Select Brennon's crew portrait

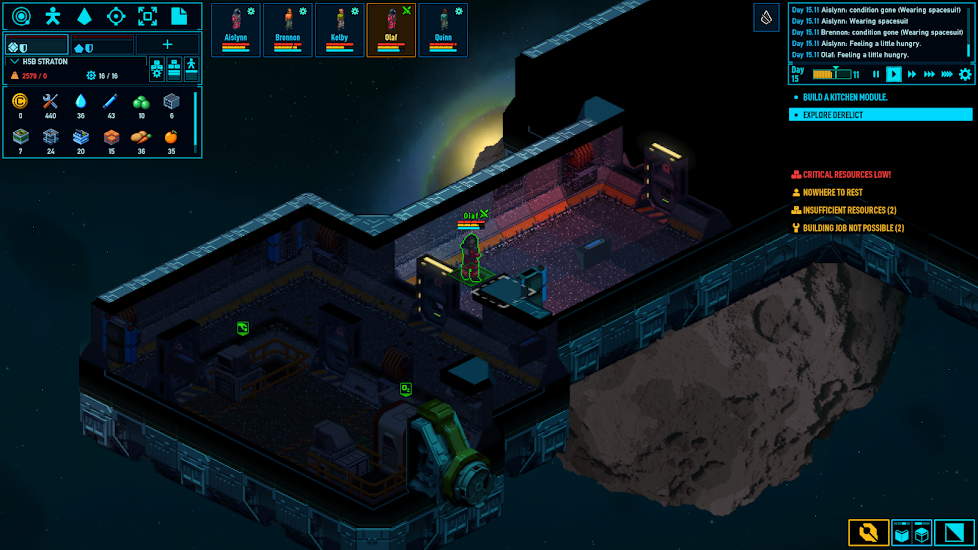(288, 29)
